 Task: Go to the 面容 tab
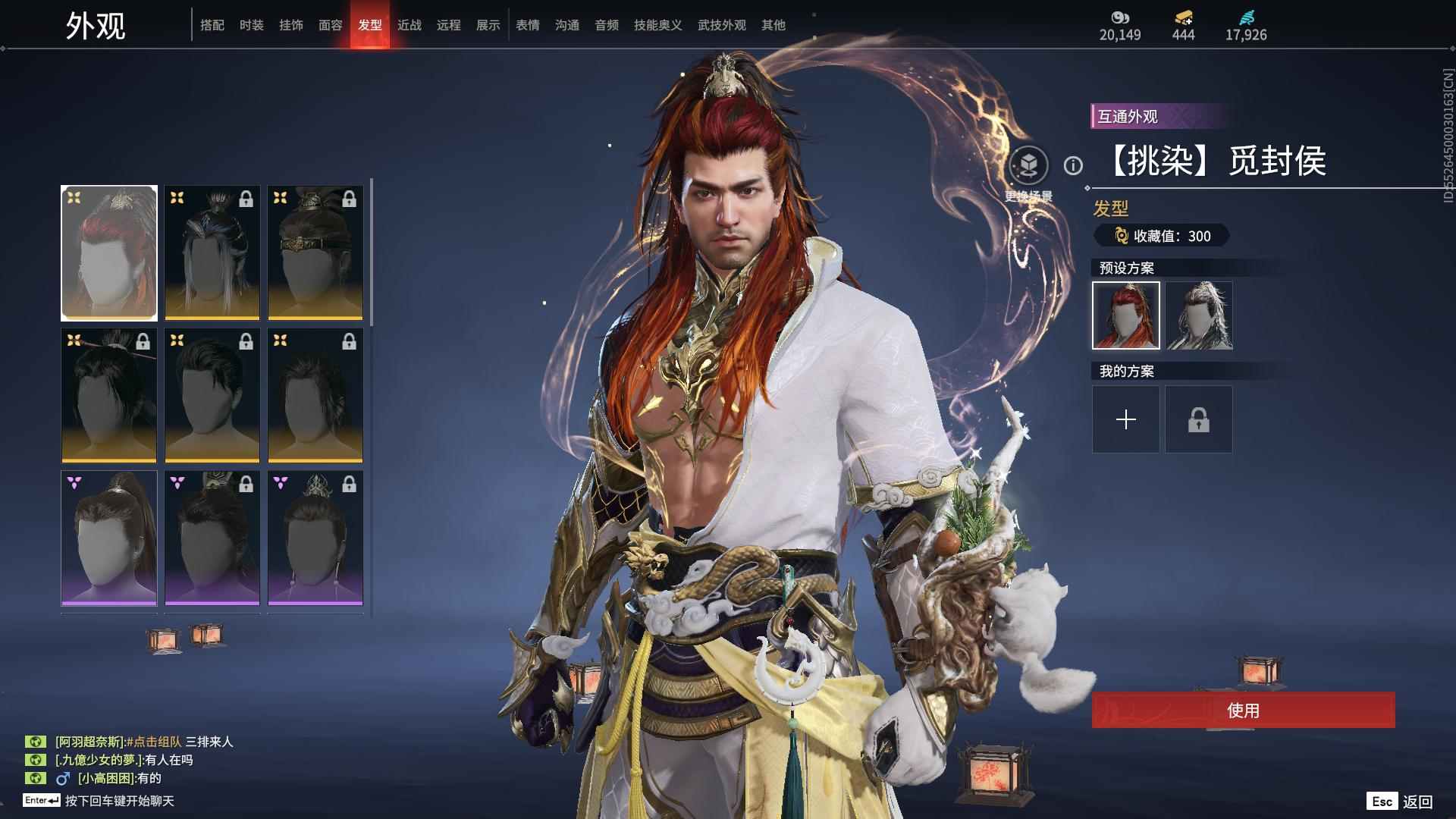click(331, 25)
